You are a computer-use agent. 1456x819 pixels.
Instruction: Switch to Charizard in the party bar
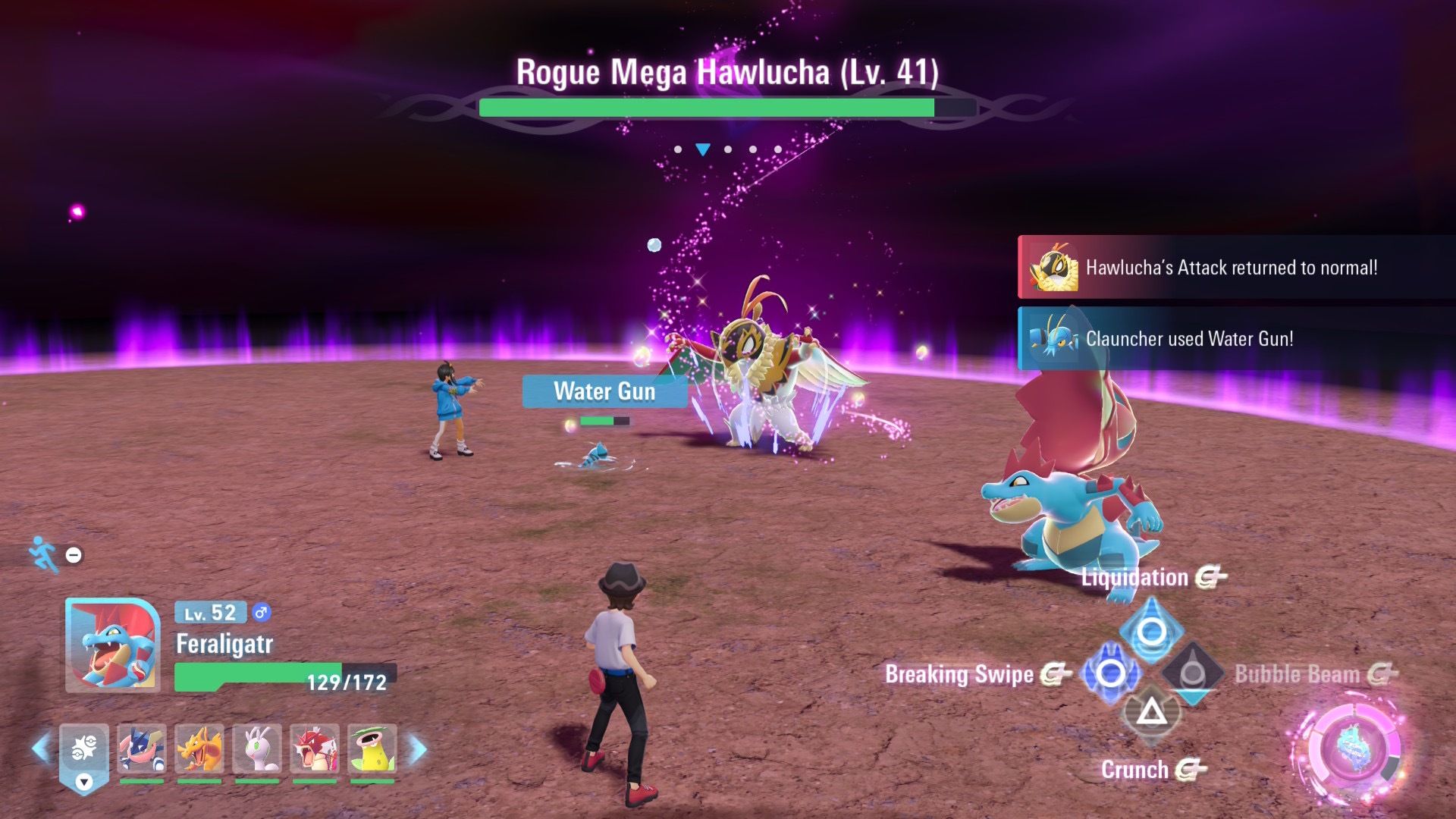[199, 748]
